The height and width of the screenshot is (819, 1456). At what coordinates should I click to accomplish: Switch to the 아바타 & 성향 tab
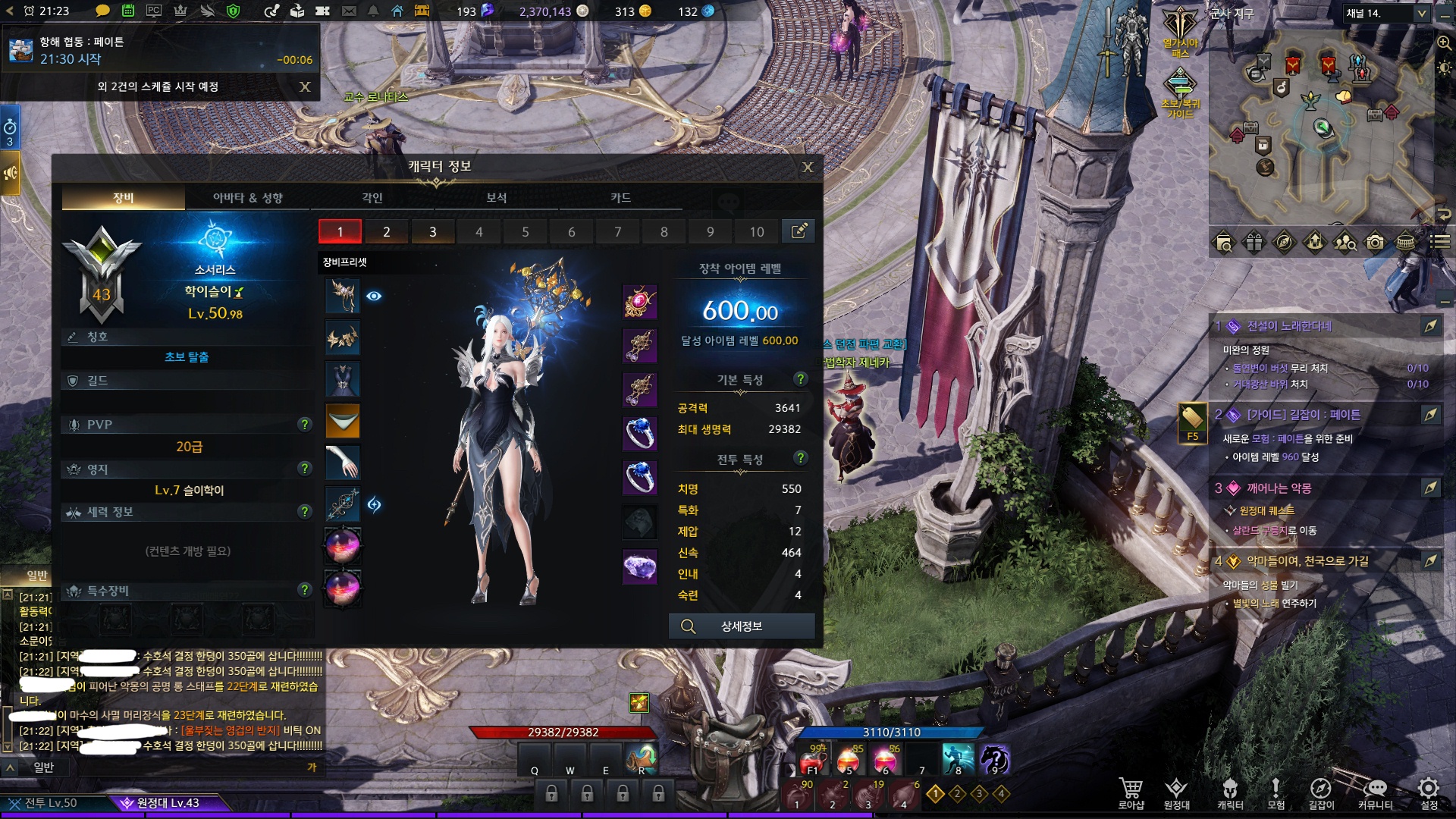(x=247, y=198)
